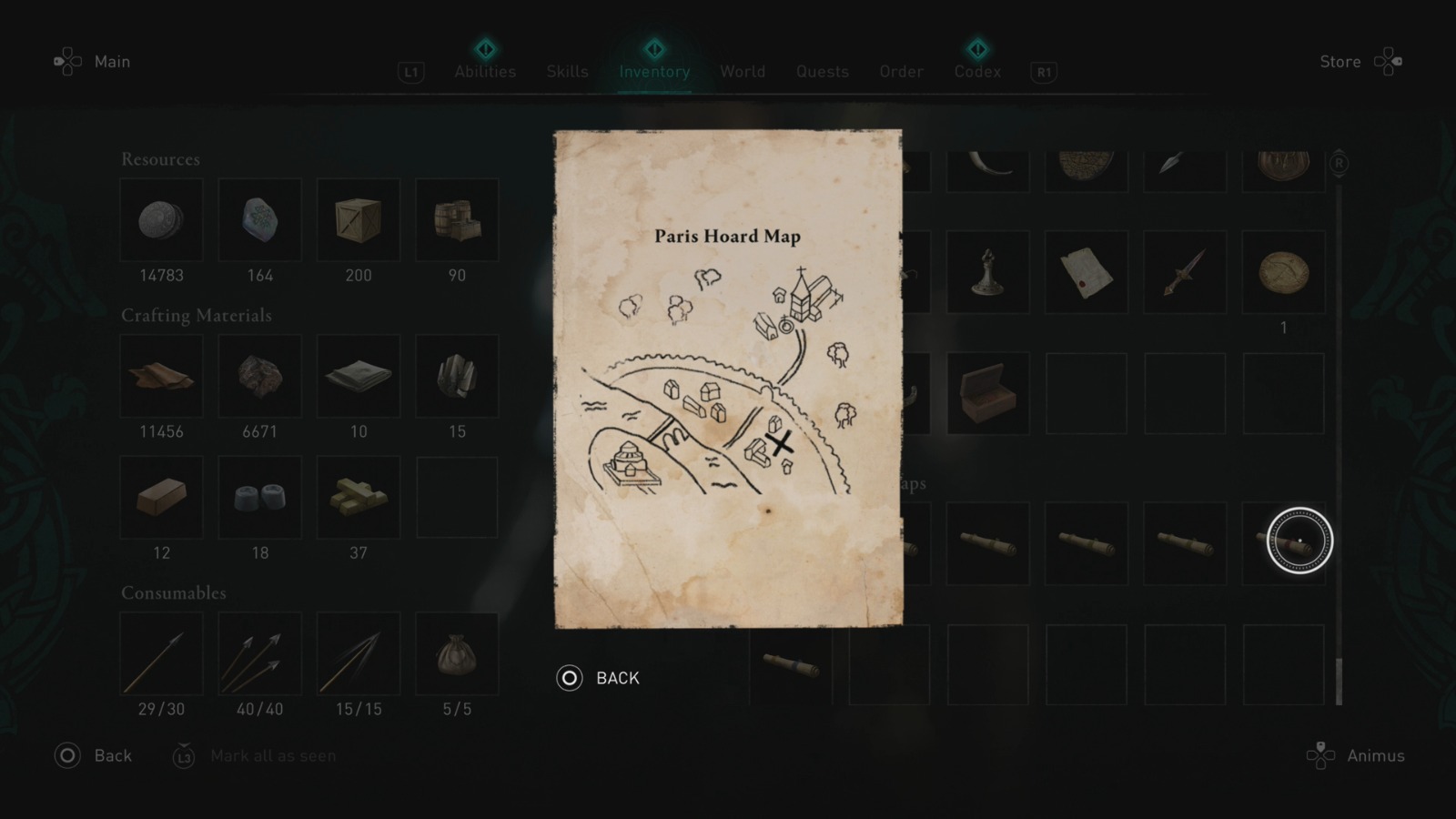Select the gold ingot stack icon
This screenshot has height=819, width=1456.
(359, 496)
